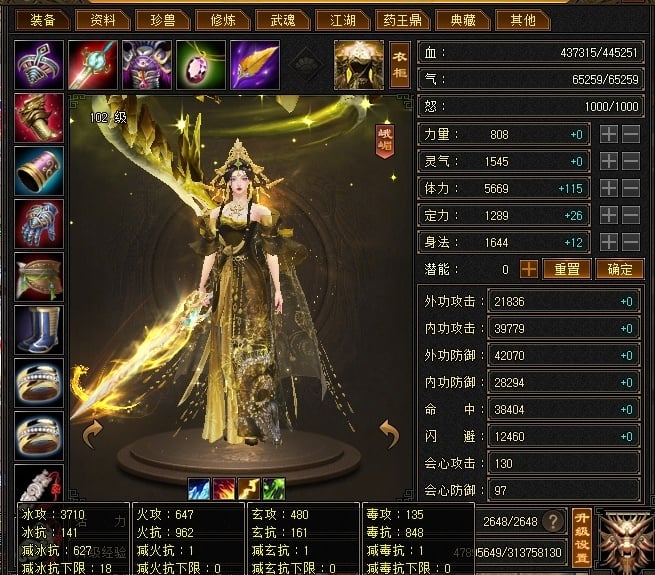Click the 重置 reset button
Screen dimensions: 655x575
click(567, 269)
